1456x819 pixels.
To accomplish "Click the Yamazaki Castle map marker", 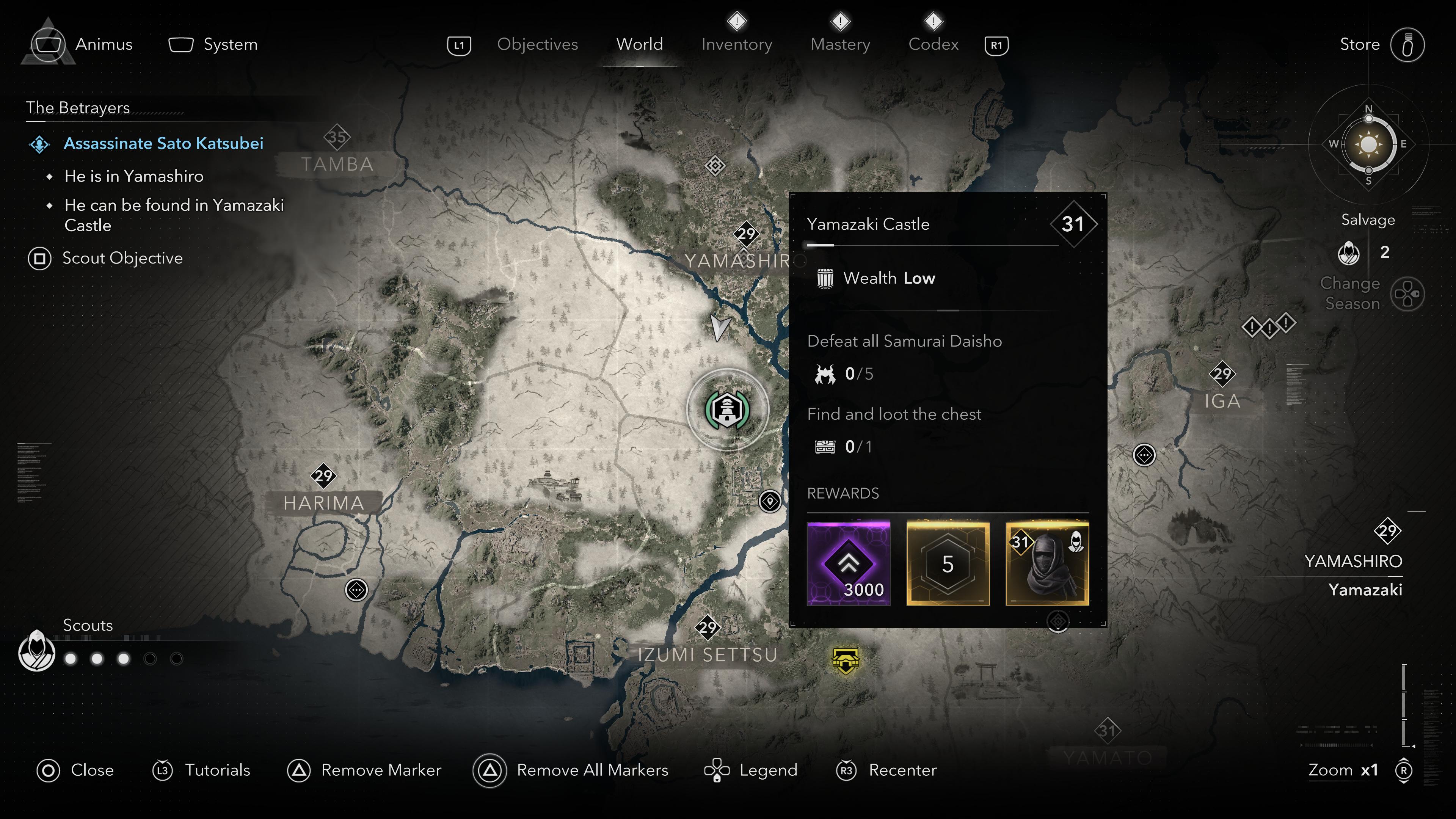I will click(x=728, y=410).
